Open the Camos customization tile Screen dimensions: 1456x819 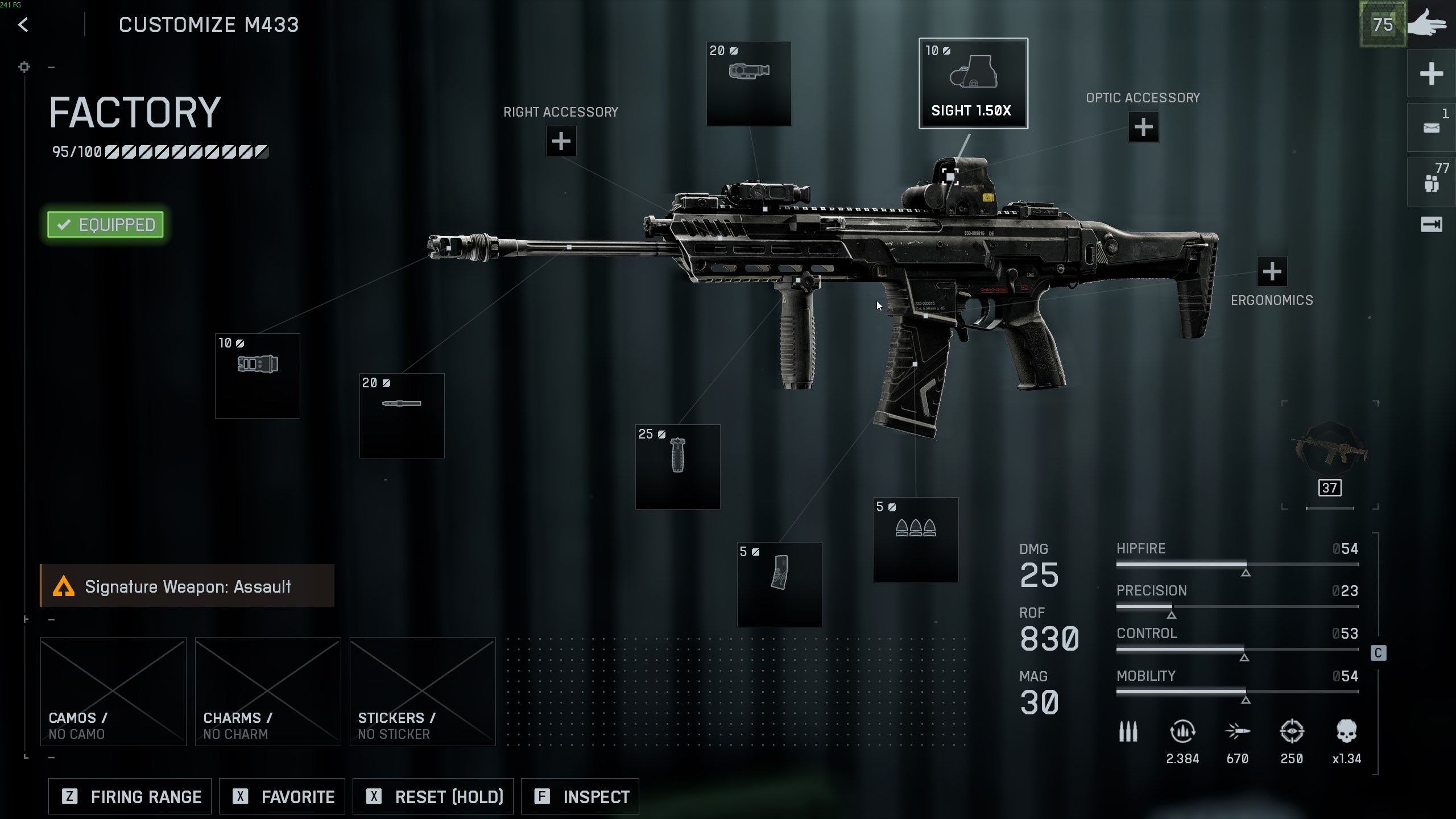(113, 691)
